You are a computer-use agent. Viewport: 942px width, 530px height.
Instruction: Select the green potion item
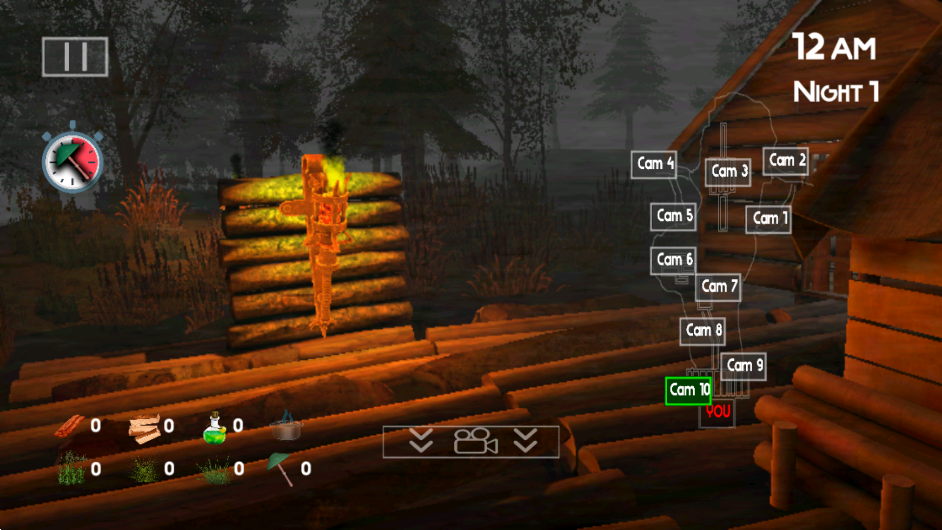pos(216,428)
